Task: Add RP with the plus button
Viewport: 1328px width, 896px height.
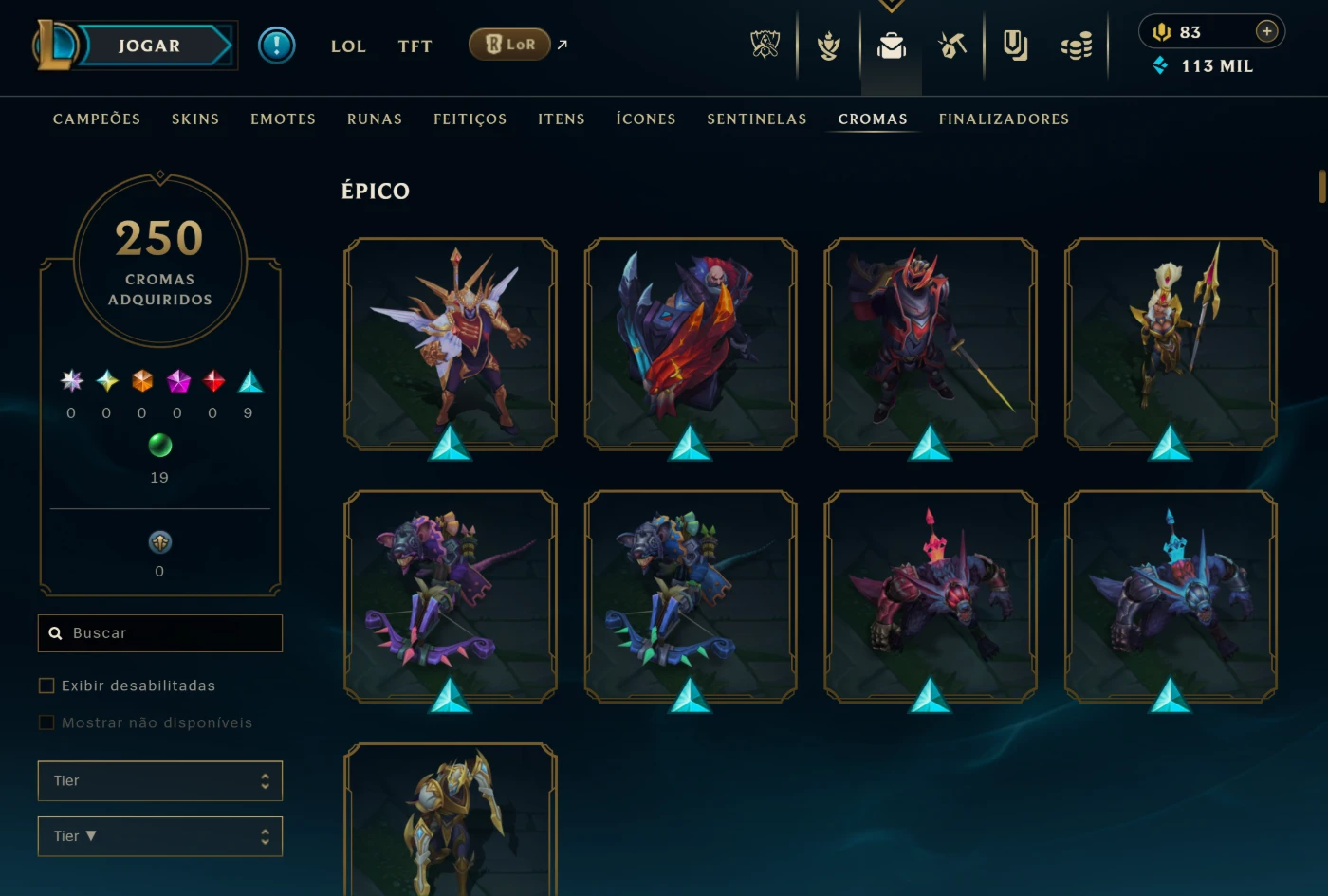Action: [1266, 31]
